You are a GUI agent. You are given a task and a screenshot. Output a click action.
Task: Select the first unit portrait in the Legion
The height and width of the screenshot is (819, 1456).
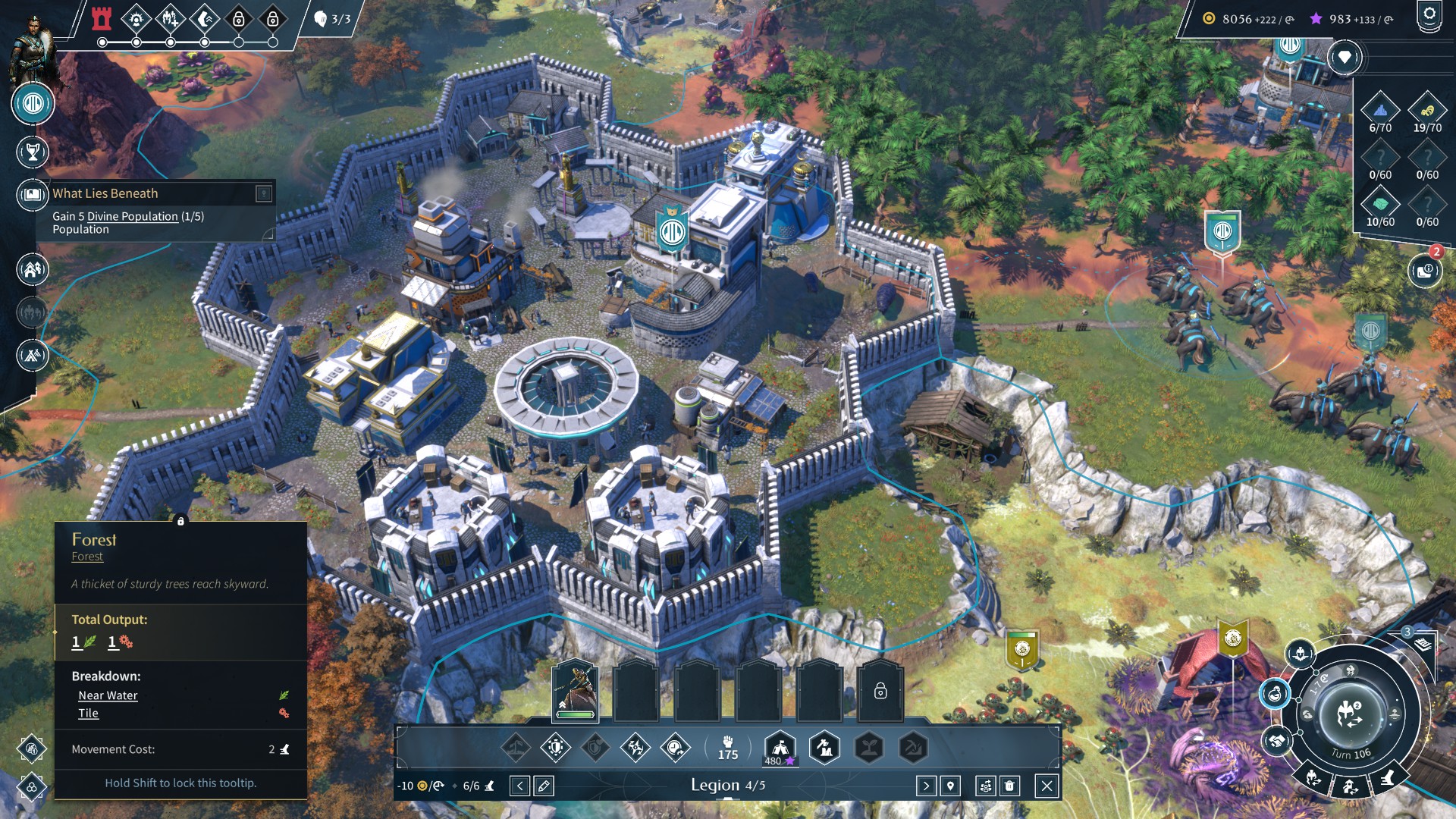[575, 686]
